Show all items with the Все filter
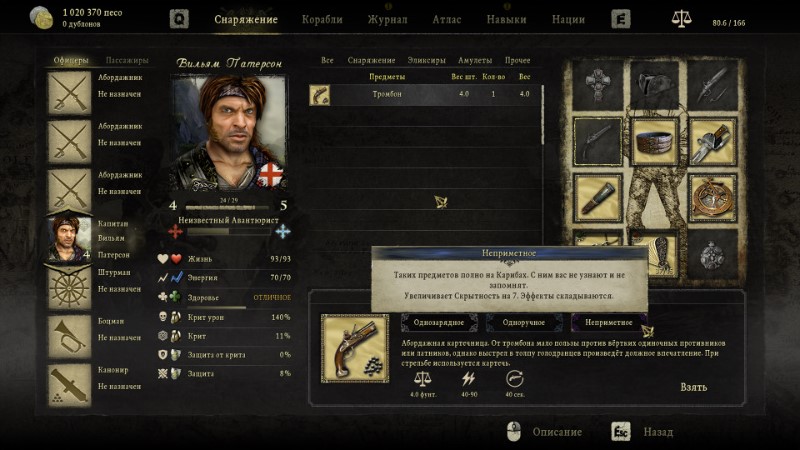Viewport: 800px width, 450px height. coord(327,61)
